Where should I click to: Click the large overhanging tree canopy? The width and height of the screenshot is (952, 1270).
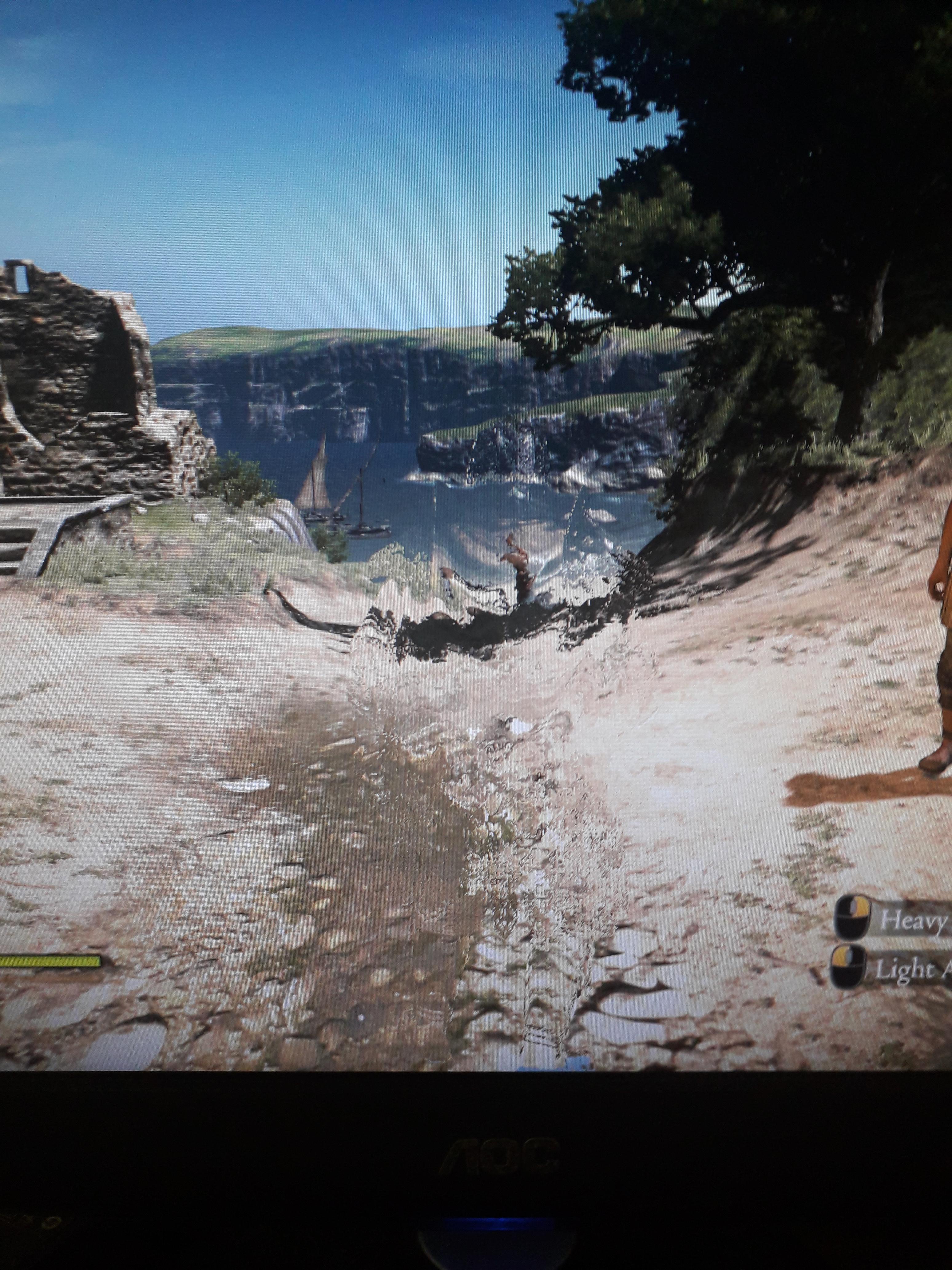tap(717, 144)
